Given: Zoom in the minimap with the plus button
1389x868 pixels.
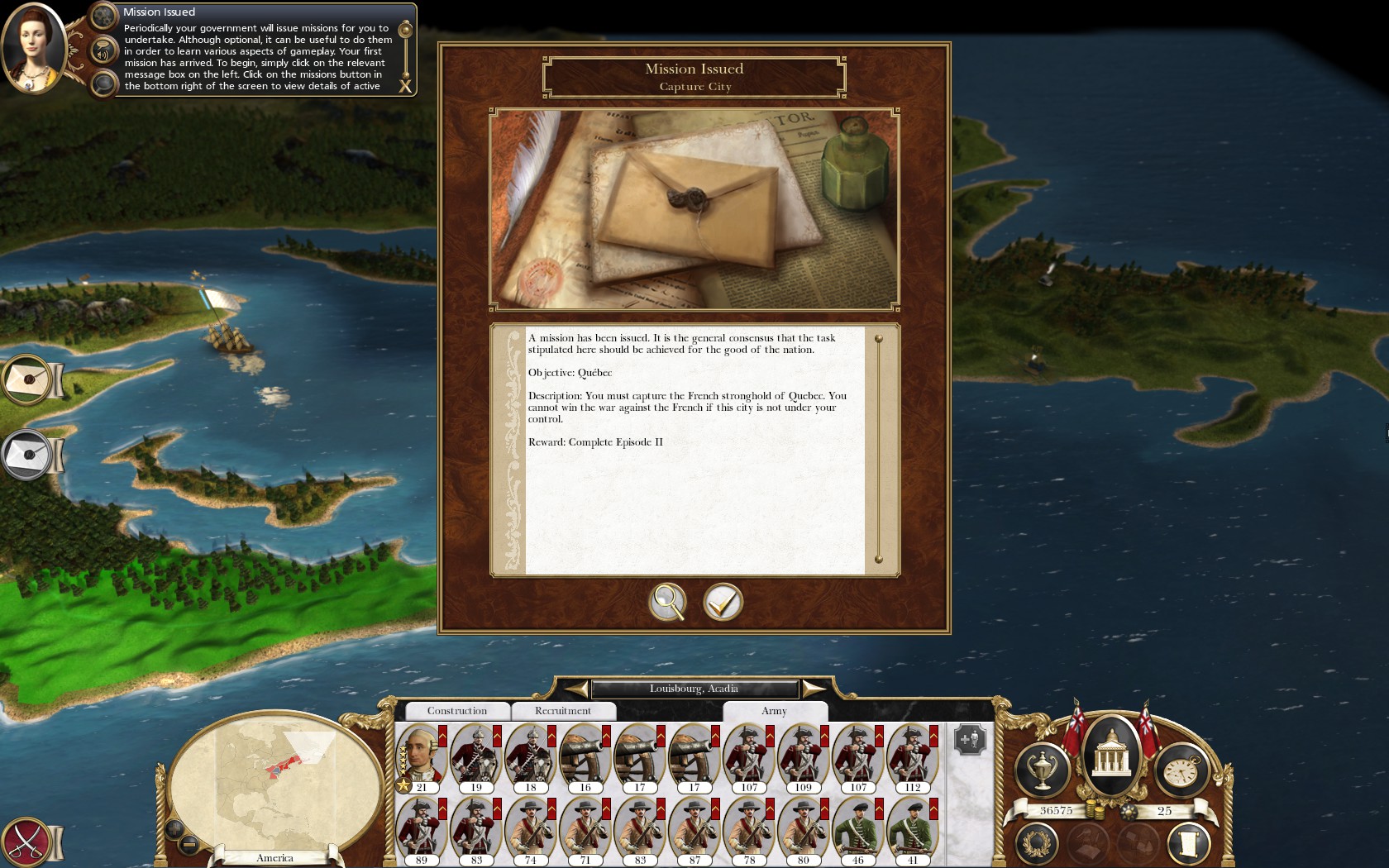Looking at the screenshot, I should click(174, 827).
